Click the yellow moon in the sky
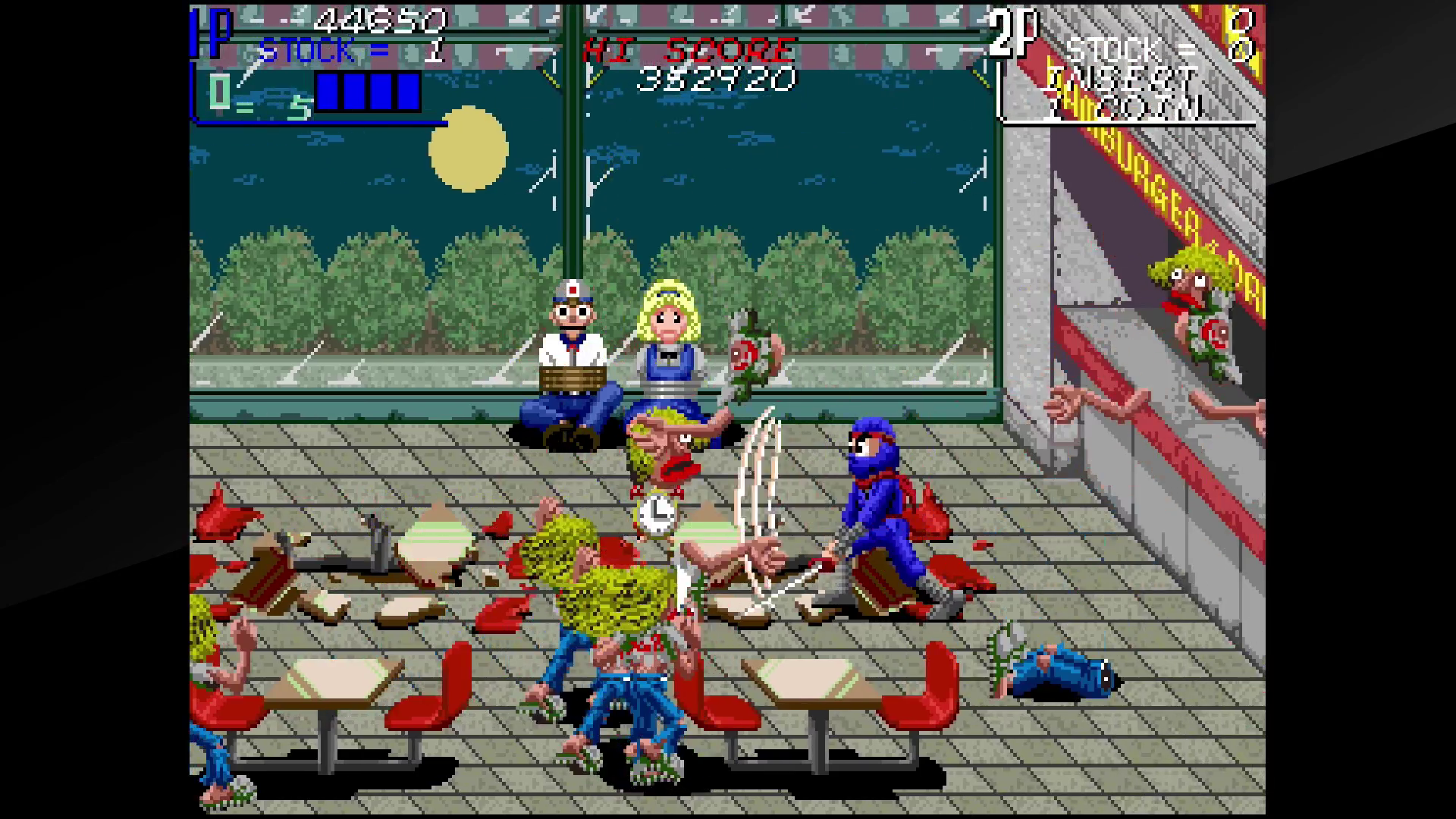The width and height of the screenshot is (1456, 819). 469,149
